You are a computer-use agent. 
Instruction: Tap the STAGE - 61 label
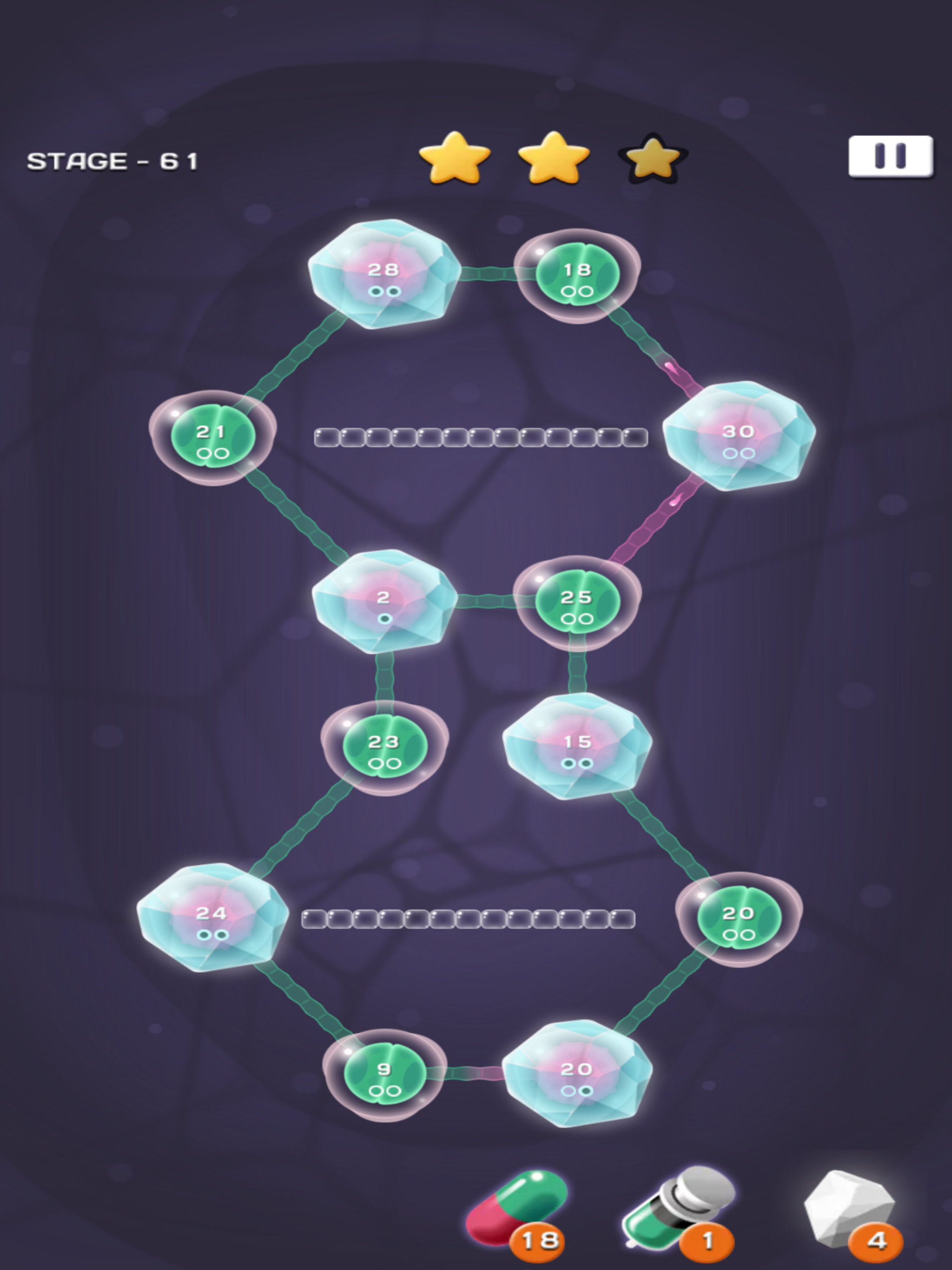point(112,161)
